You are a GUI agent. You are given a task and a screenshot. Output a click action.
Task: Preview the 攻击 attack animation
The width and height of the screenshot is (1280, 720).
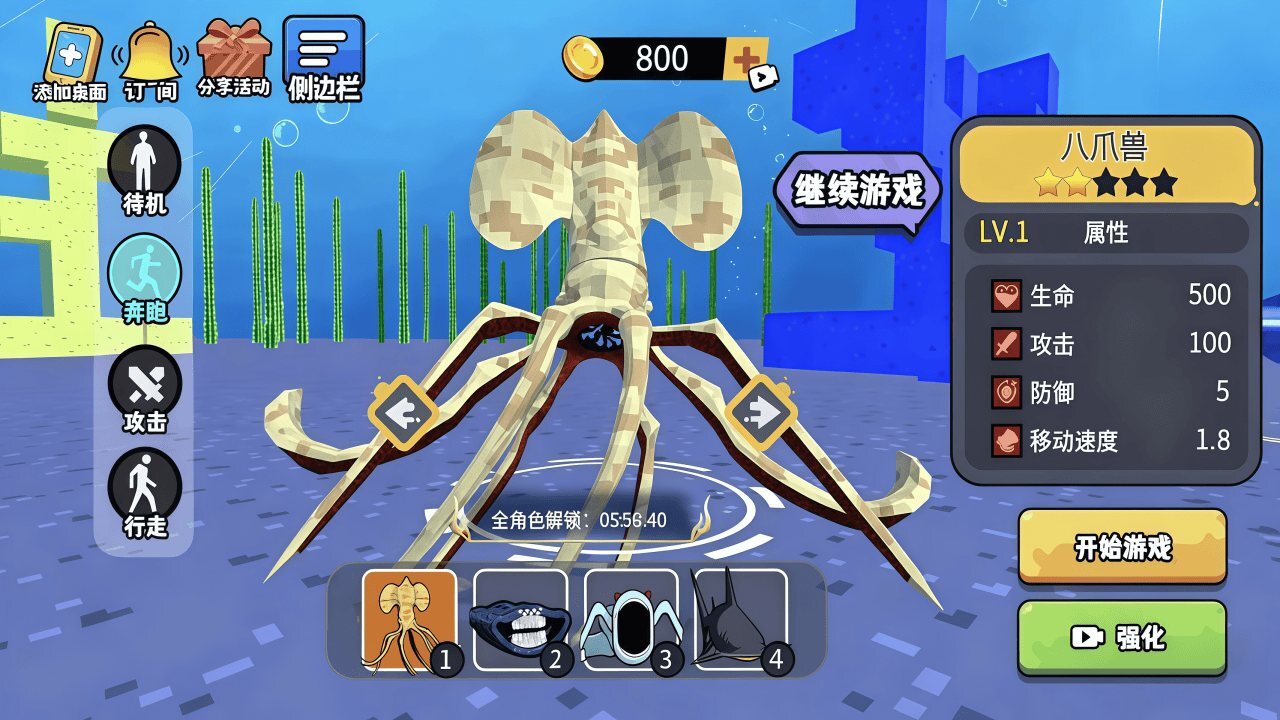point(145,388)
